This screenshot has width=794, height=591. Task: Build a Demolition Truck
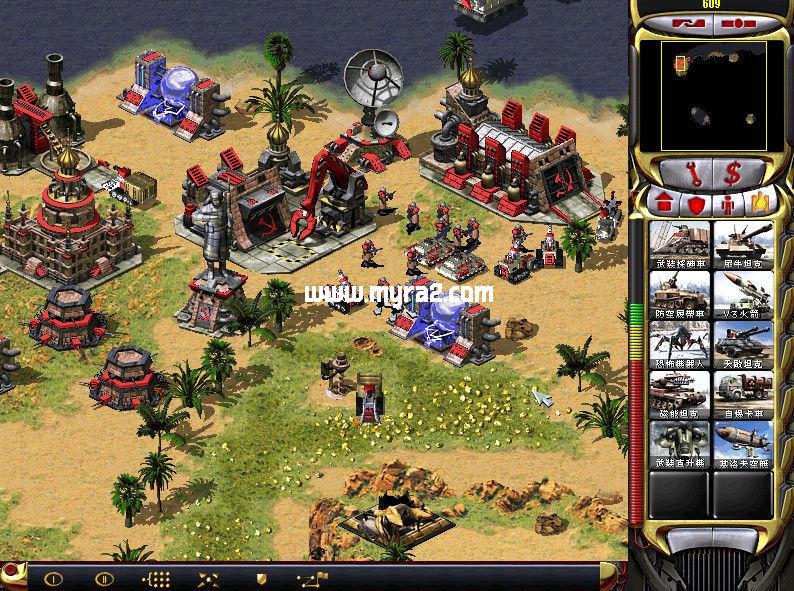tap(743, 394)
